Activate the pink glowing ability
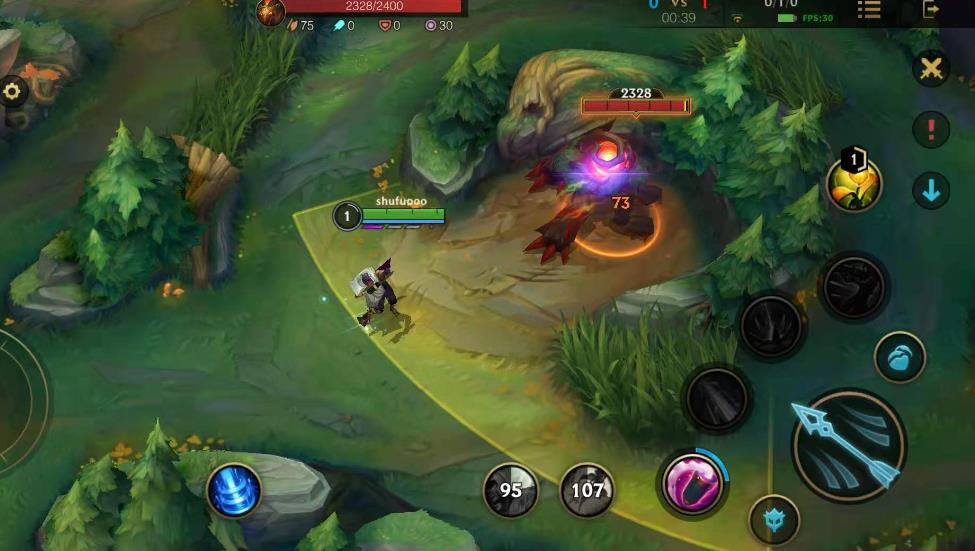Image resolution: width=975 pixels, height=551 pixels. (692, 483)
